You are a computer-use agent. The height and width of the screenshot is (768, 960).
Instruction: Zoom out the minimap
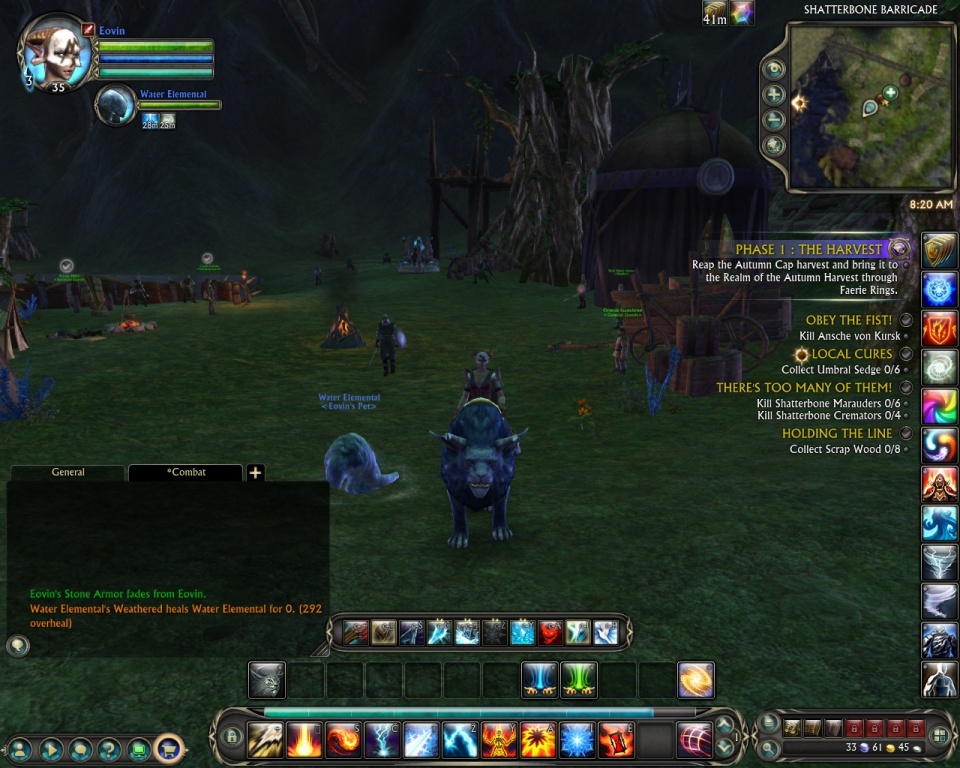[774, 120]
